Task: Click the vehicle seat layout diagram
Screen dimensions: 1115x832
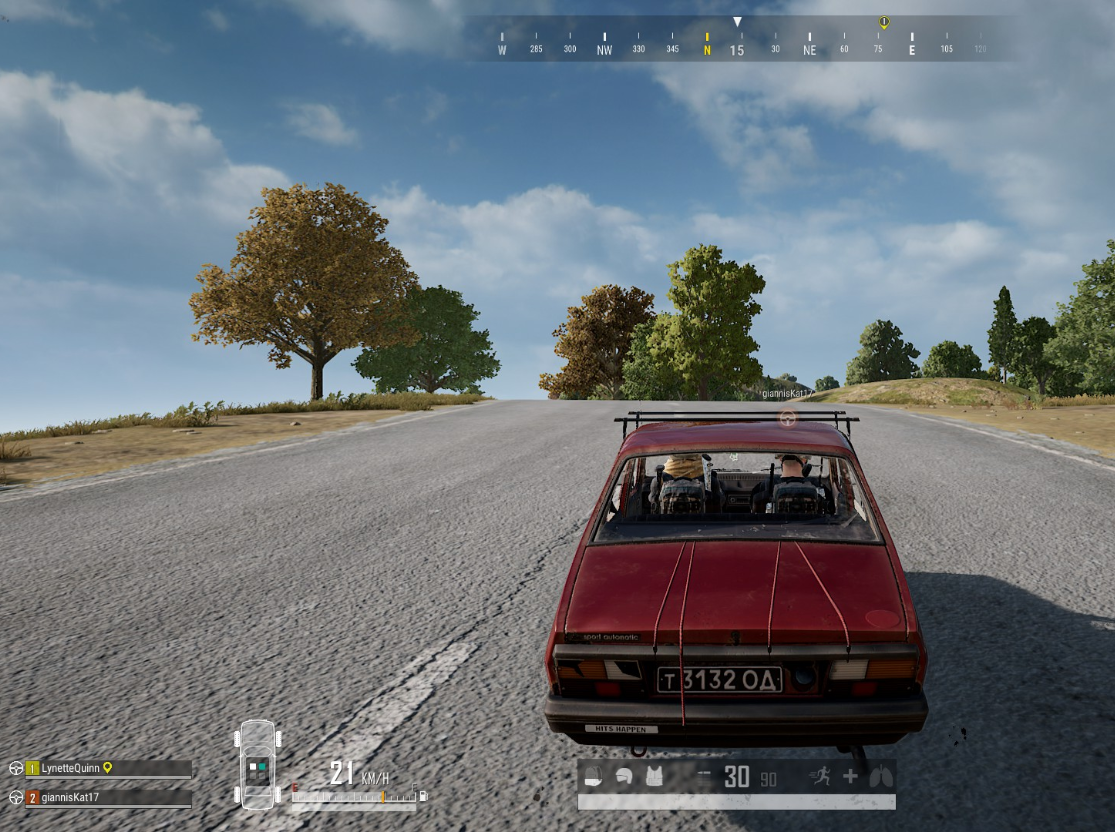Action: point(257,765)
